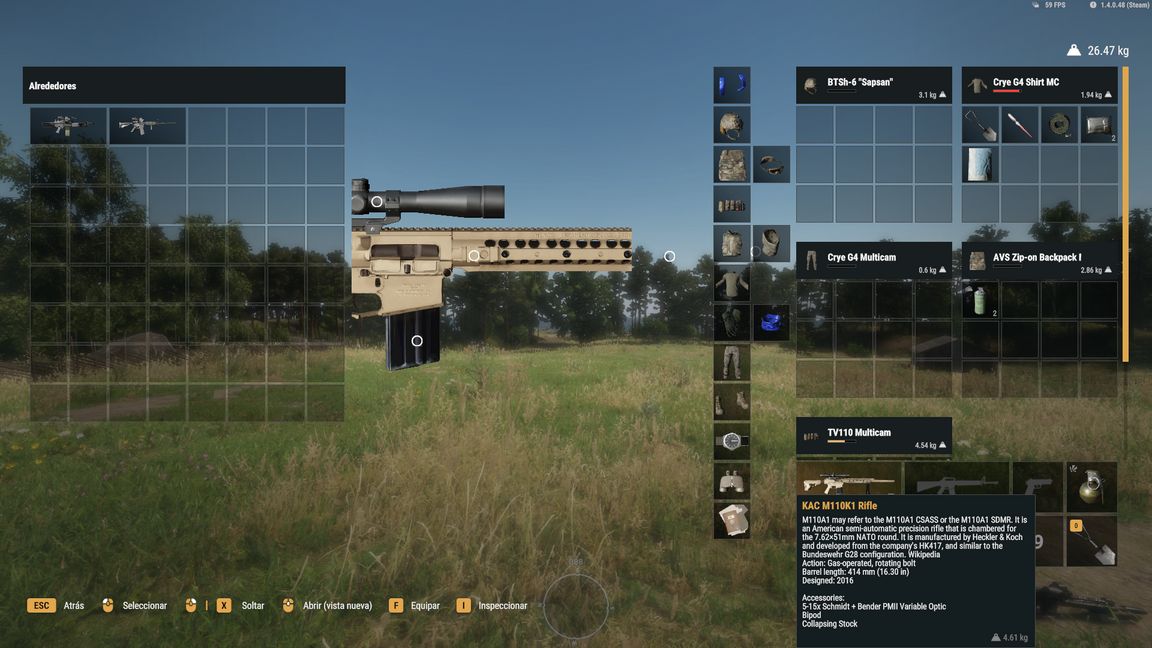Pick the second rifle in Alrededores
Screen dimensions: 1152x648
click(147, 126)
